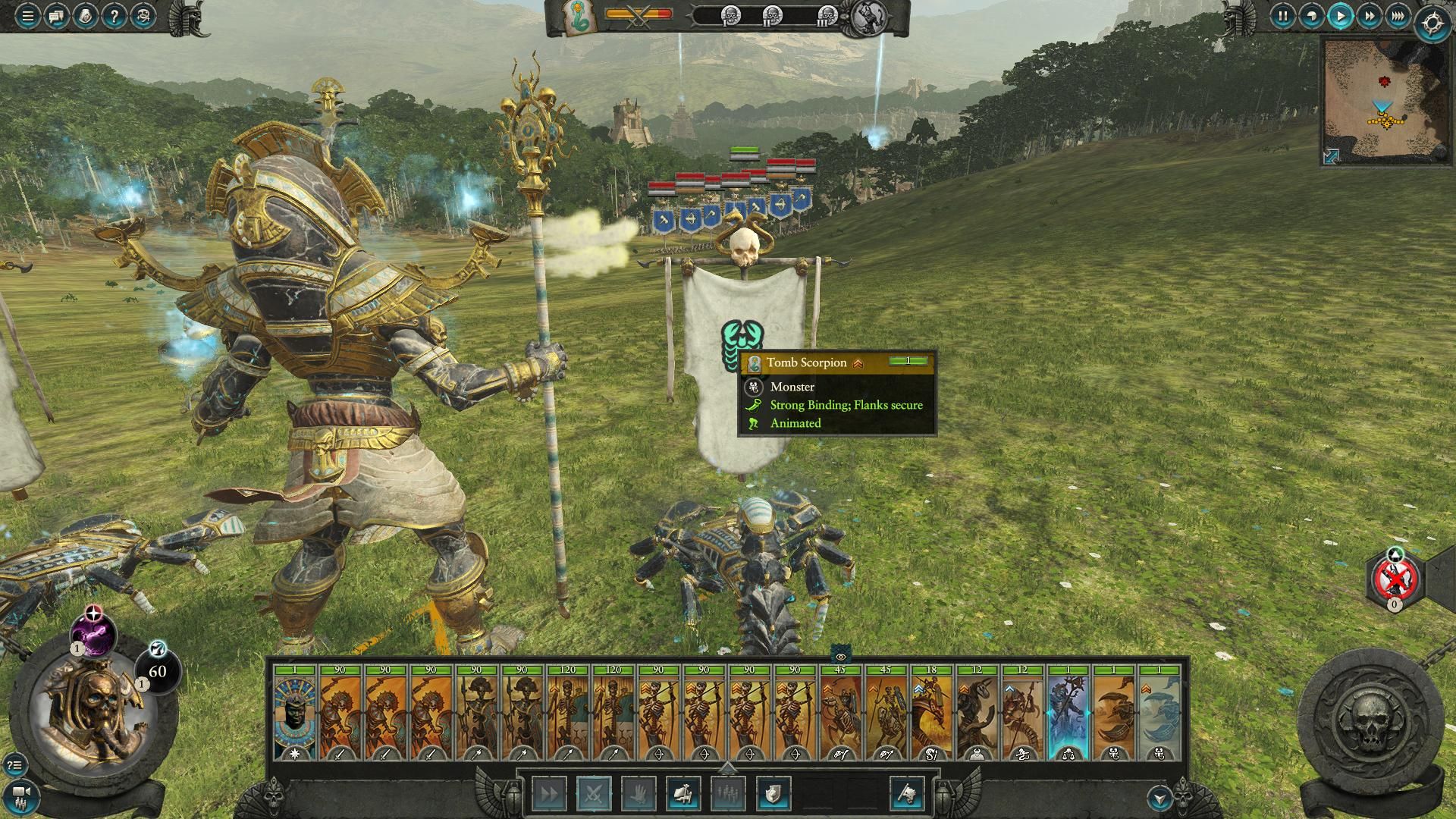Set battle to slow motion speed

pyautogui.click(x=1311, y=16)
